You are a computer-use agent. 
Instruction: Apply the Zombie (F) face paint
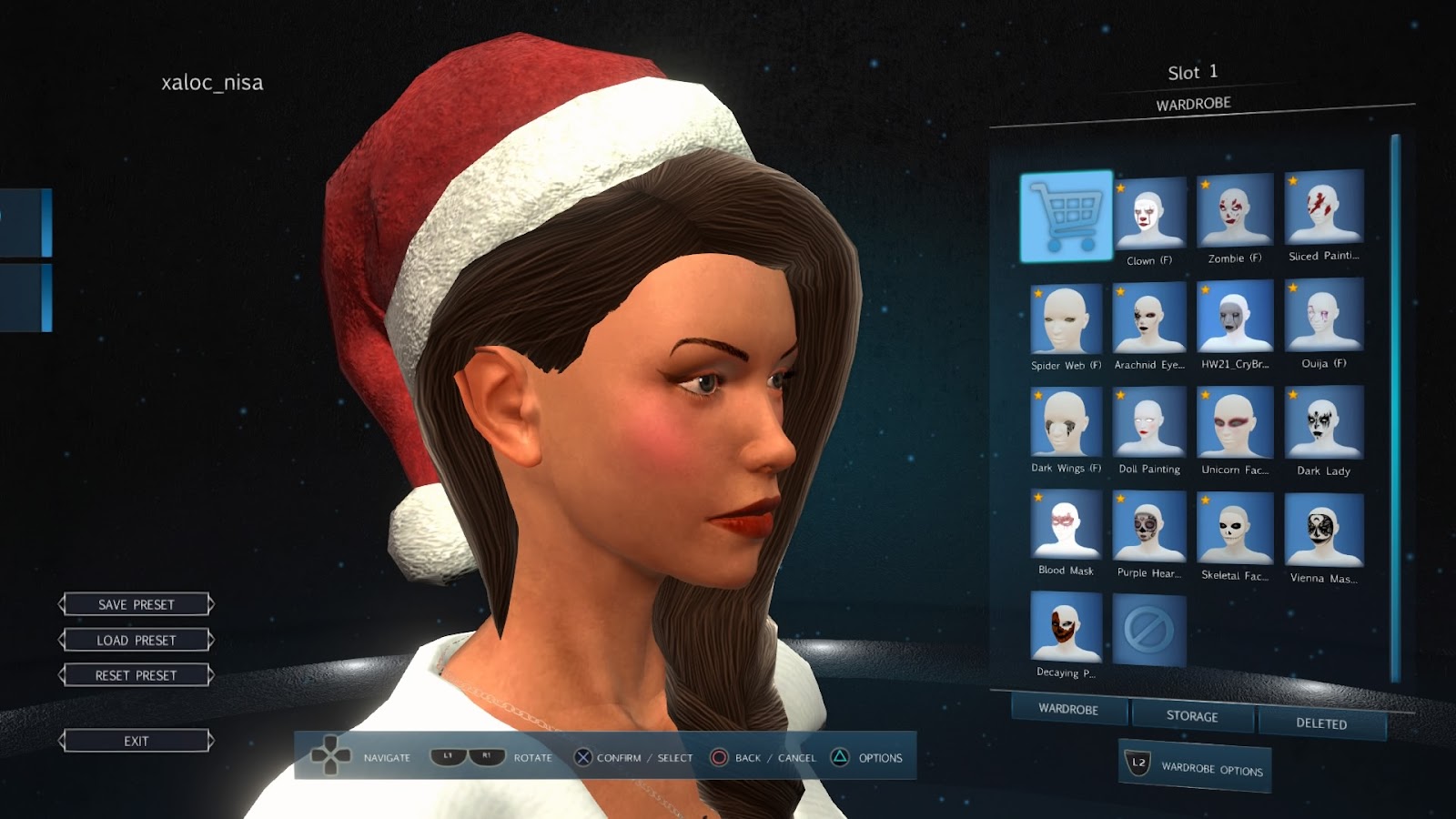1235,211
